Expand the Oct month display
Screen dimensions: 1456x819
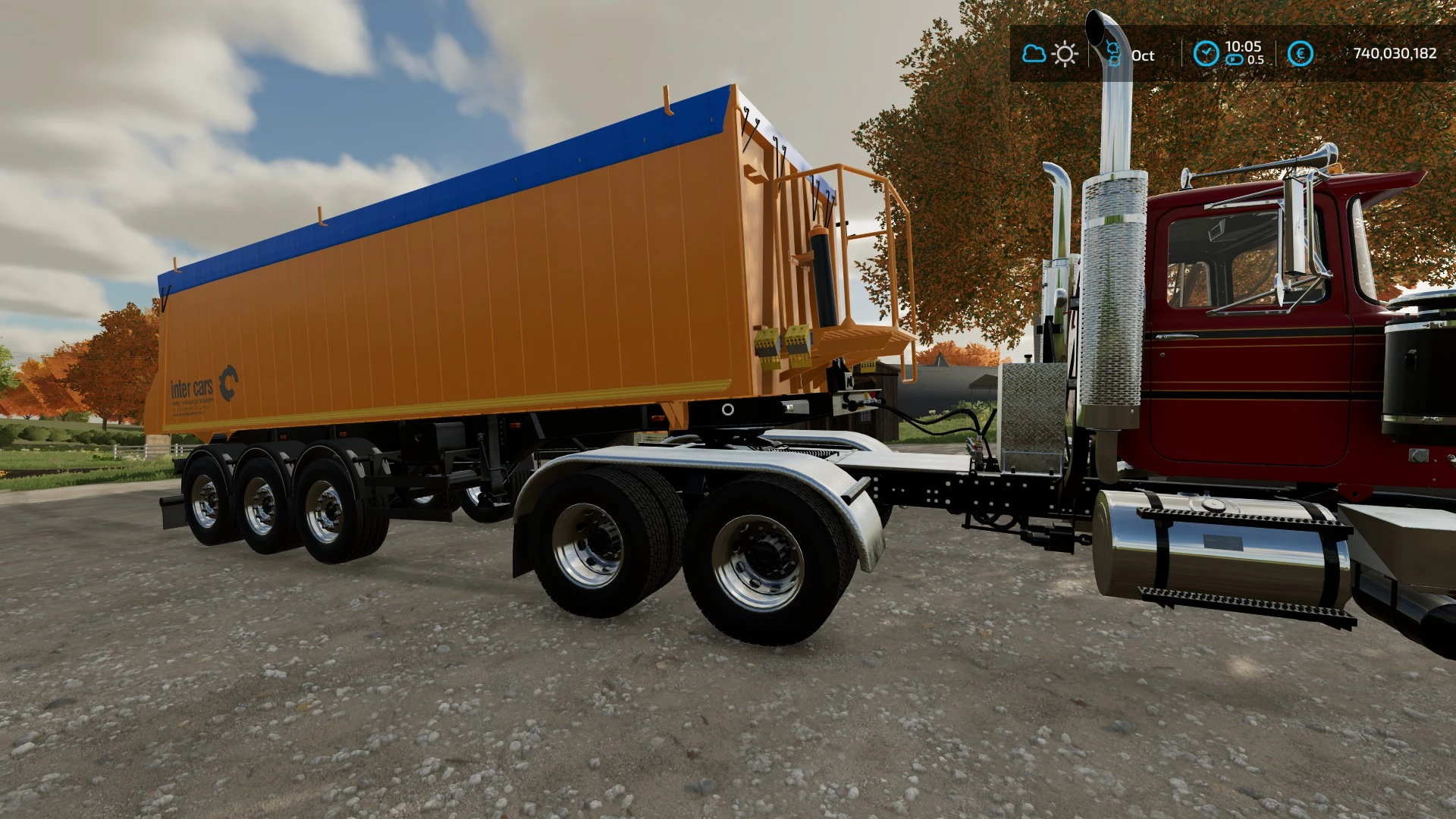1144,55
